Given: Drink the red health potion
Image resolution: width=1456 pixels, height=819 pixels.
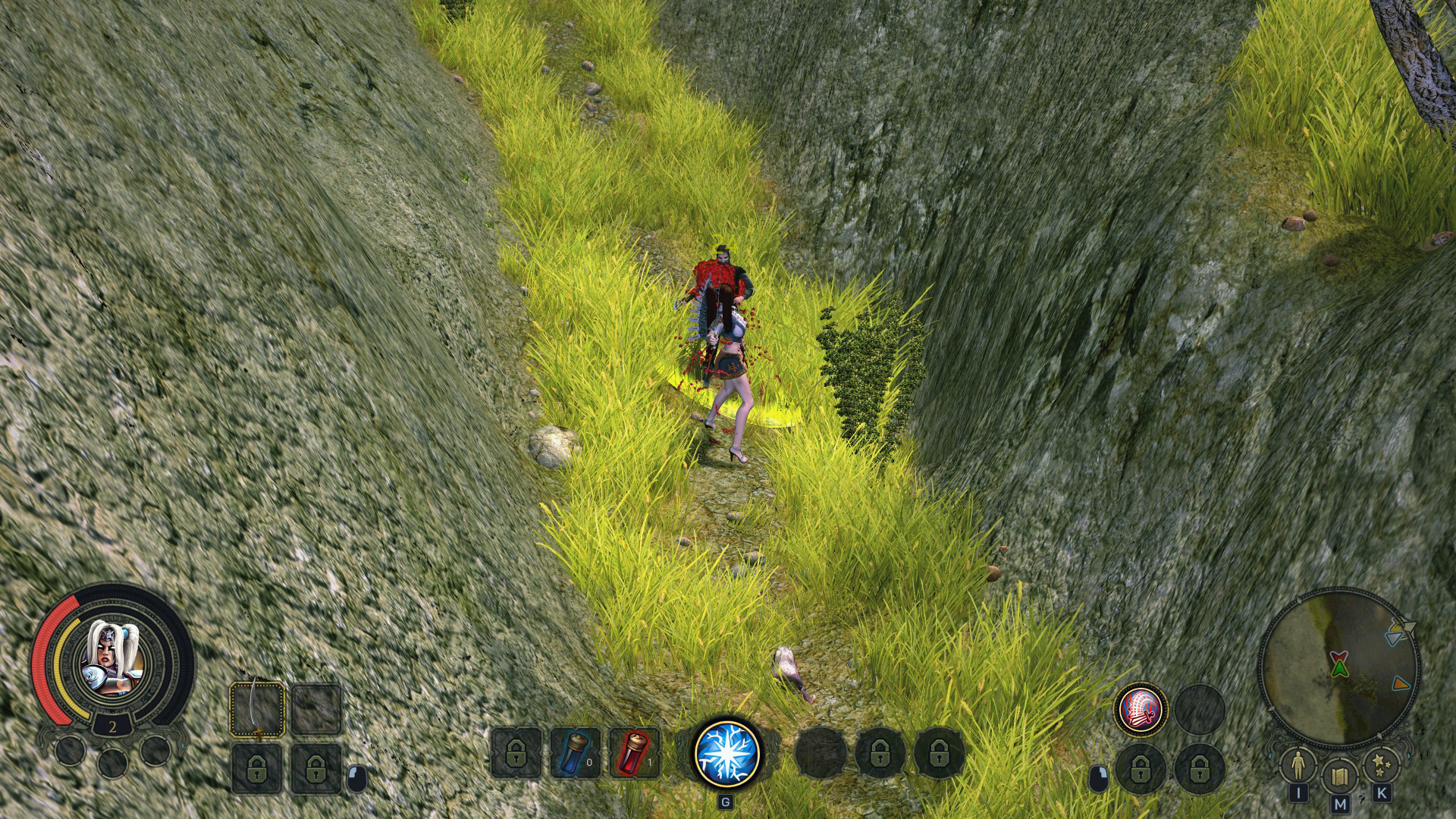Looking at the screenshot, I should tap(634, 752).
